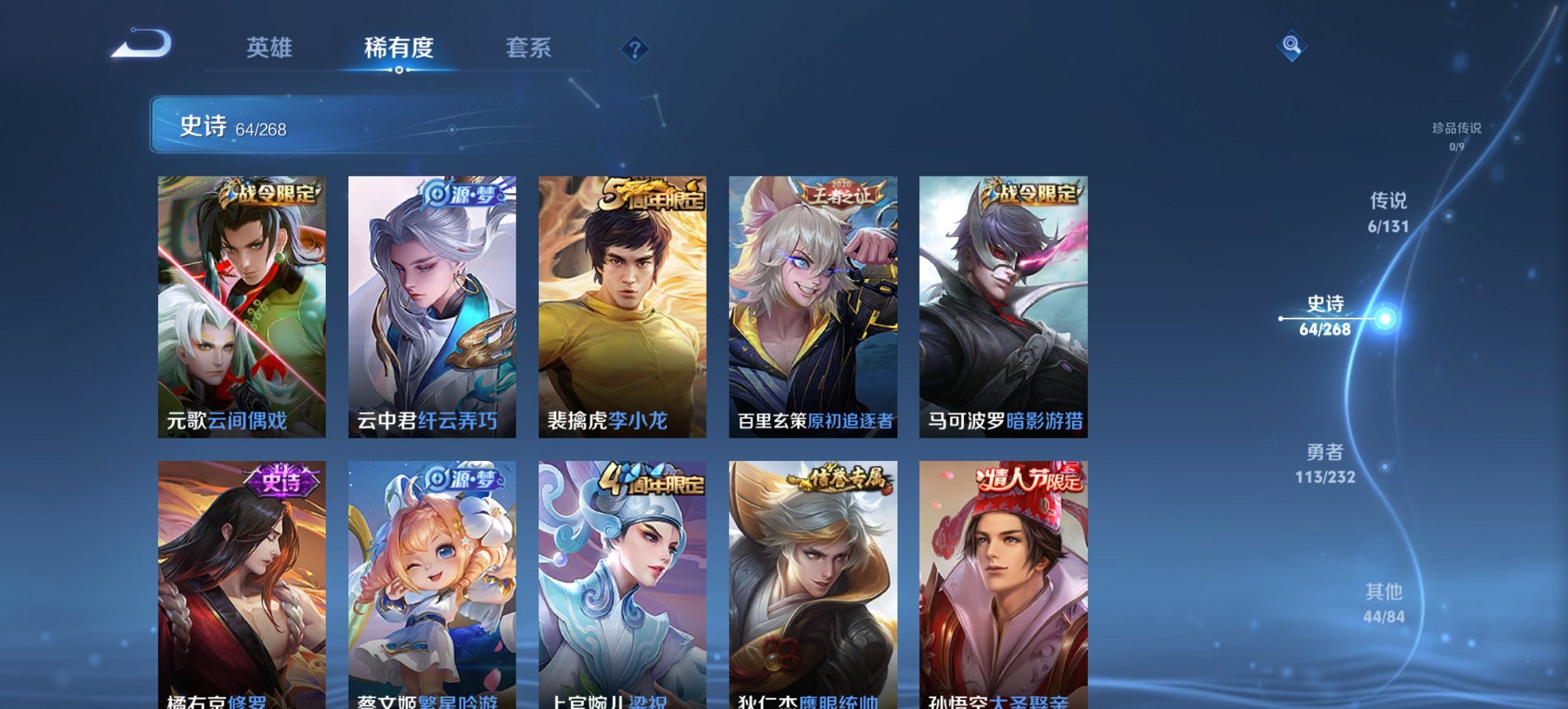This screenshot has height=709, width=1568.
Task: Switch to the 英雄 tab
Action: (271, 48)
